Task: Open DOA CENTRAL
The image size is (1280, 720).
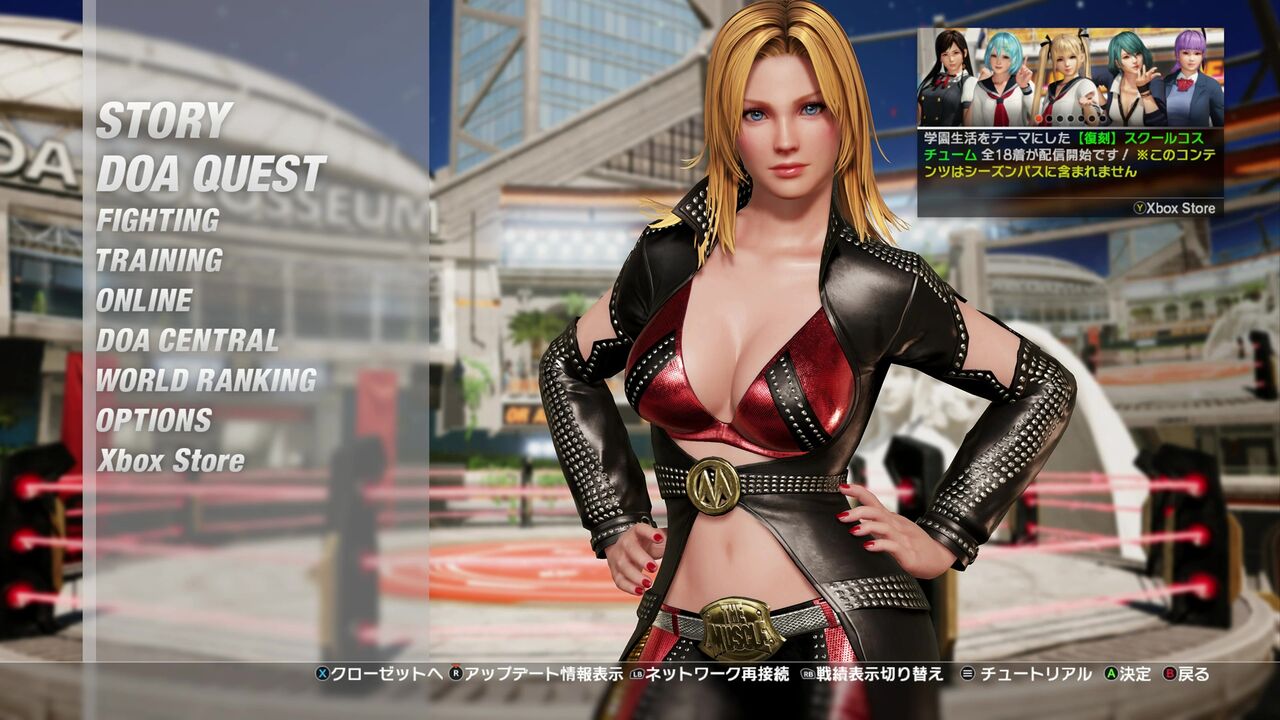Action: tap(185, 340)
